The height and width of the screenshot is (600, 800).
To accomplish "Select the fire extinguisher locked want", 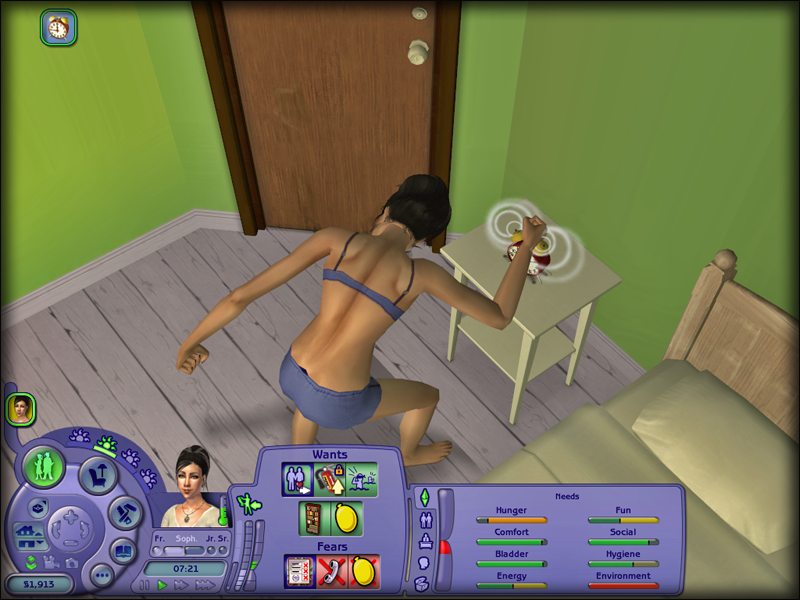I will click(331, 479).
